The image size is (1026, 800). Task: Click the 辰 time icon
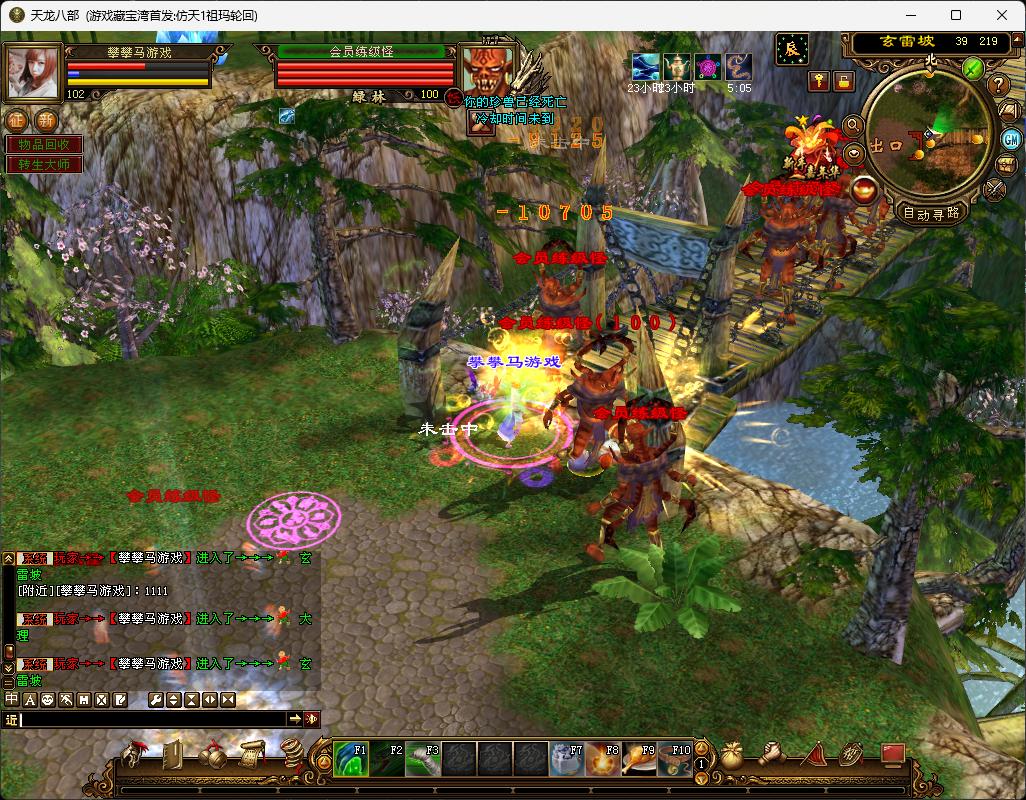(792, 48)
